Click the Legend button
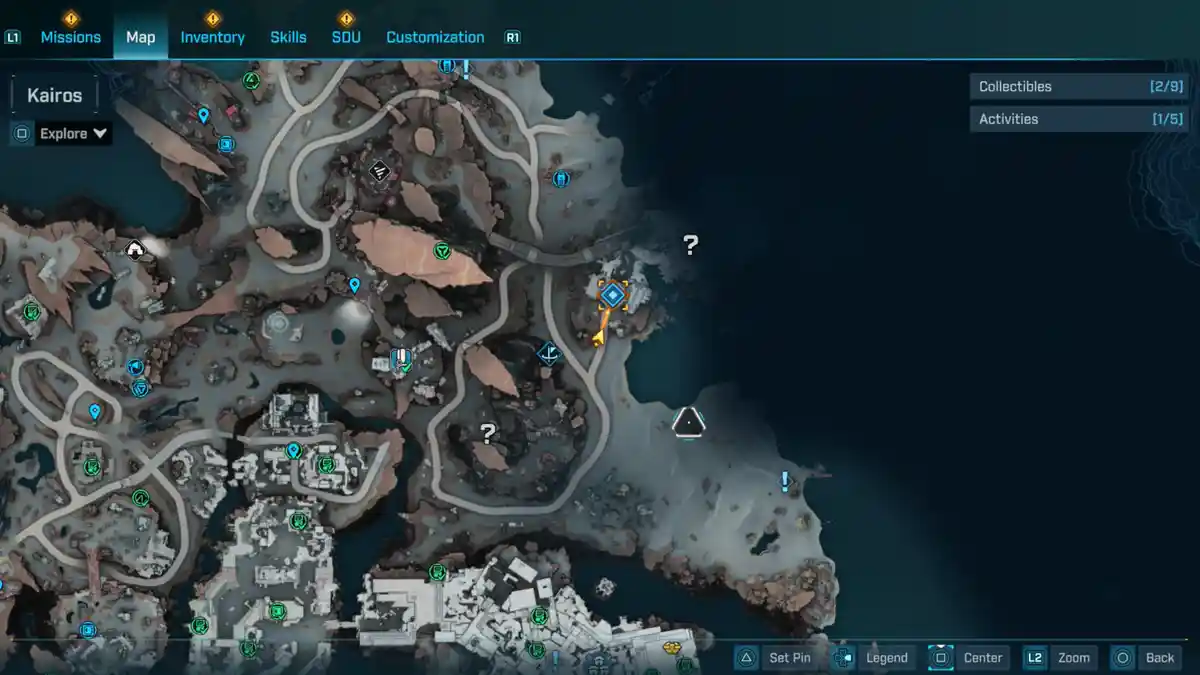1200x675 pixels. coord(873,657)
